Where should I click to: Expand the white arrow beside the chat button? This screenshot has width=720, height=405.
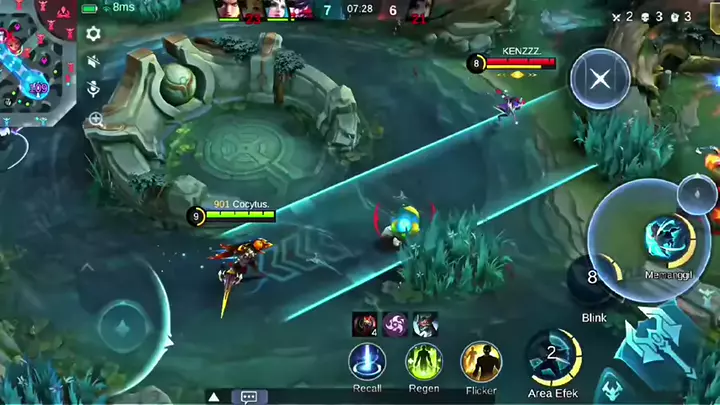tap(213, 397)
